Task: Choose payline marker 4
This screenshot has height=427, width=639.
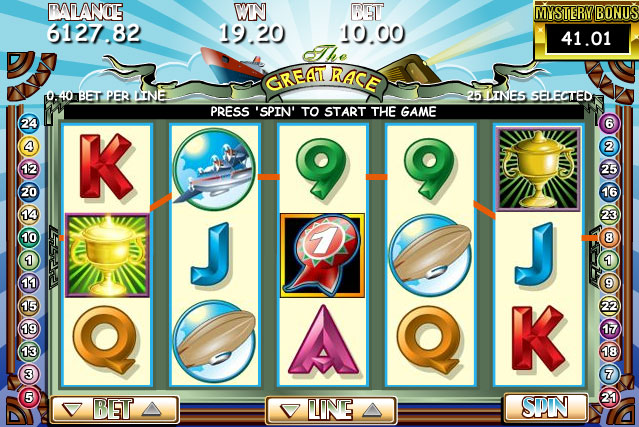Action: [x=29, y=146]
